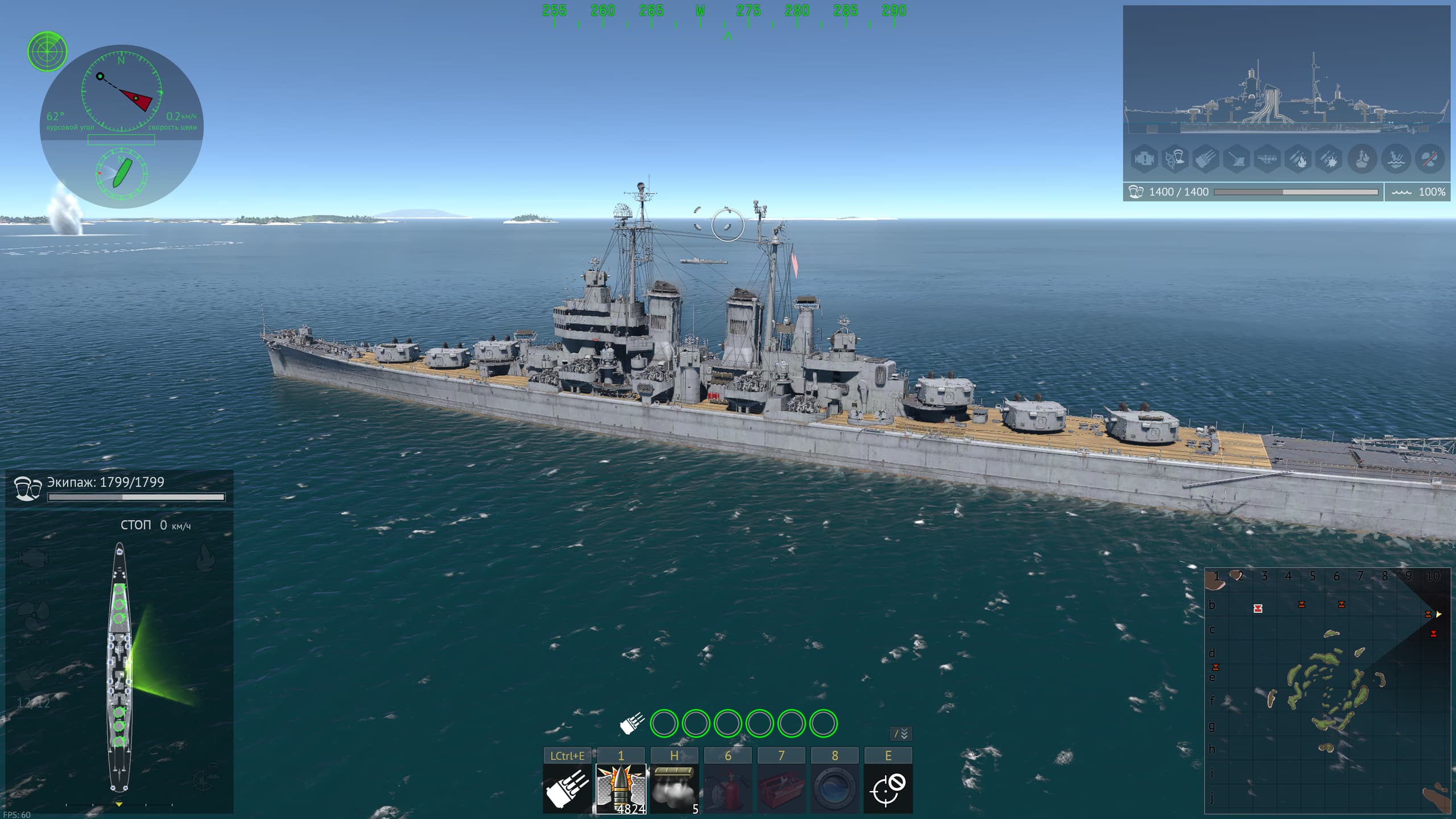Collapse the action bar with the chevron button
Viewport: 1456px width, 819px height.
(x=900, y=734)
